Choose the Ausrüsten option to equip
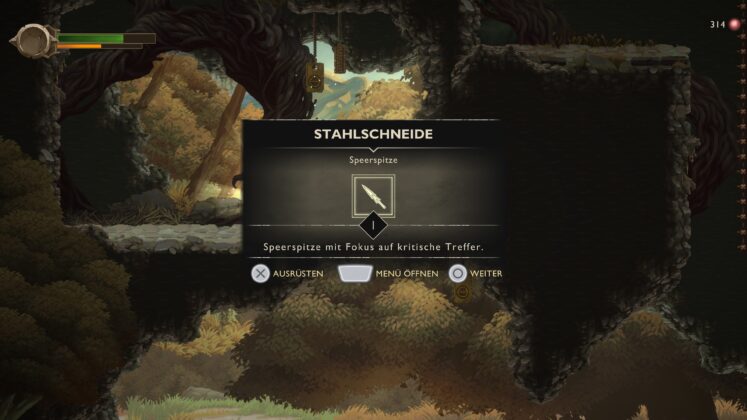This screenshot has height=420, width=747. pyautogui.click(x=286, y=273)
